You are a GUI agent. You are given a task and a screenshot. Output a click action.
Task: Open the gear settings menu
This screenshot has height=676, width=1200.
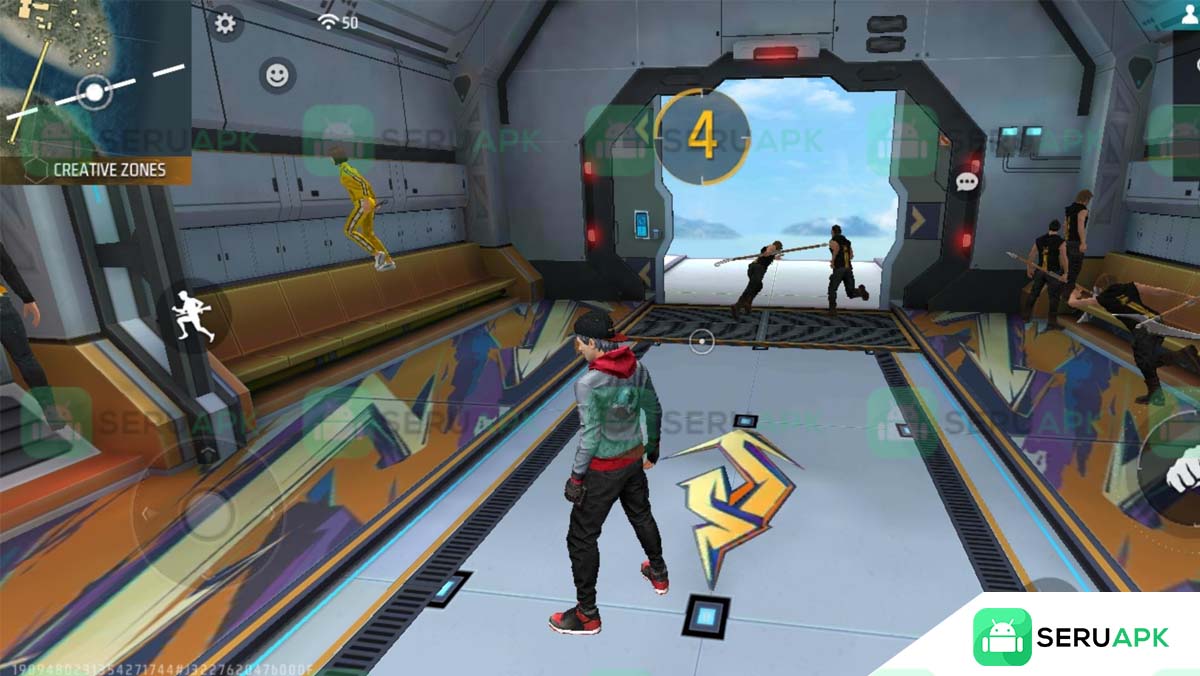225,23
